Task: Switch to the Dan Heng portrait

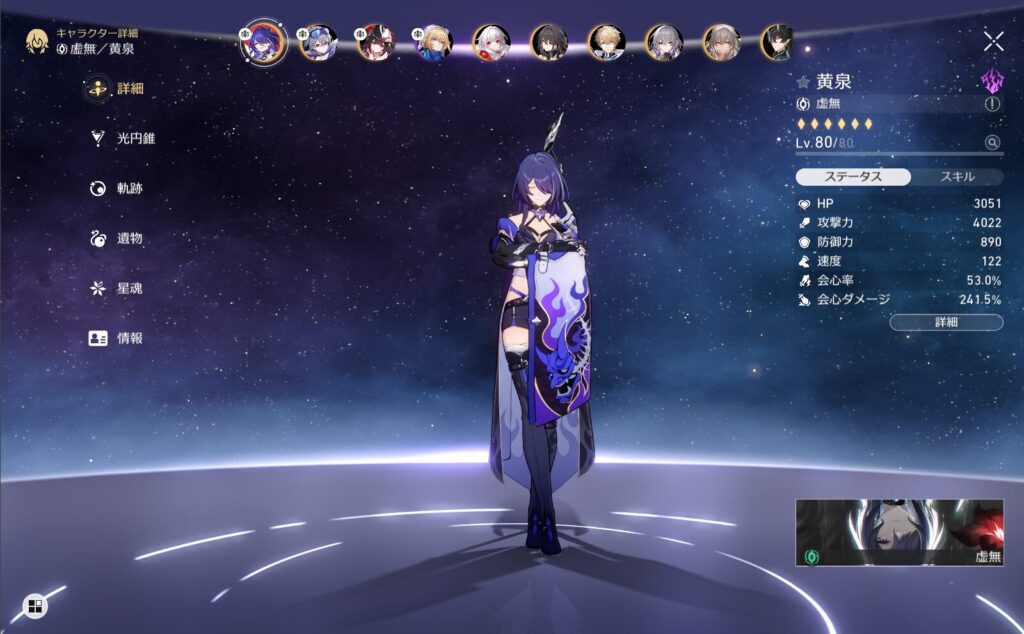Action: (x=780, y=42)
